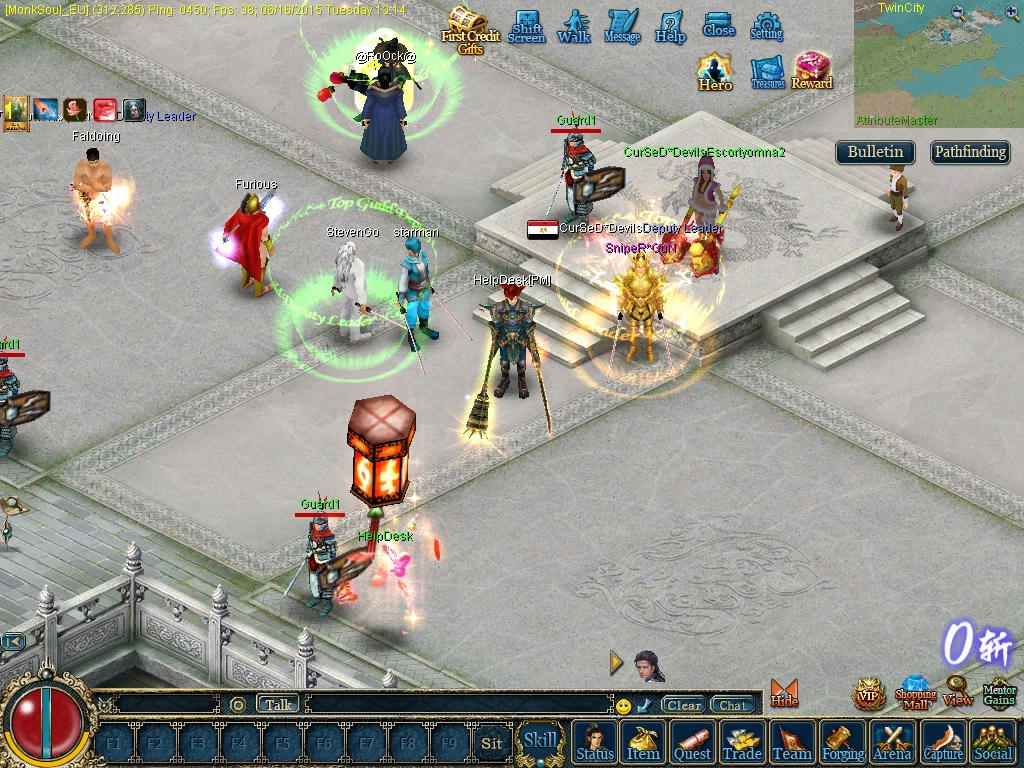Click the Bulletin button

point(875,152)
